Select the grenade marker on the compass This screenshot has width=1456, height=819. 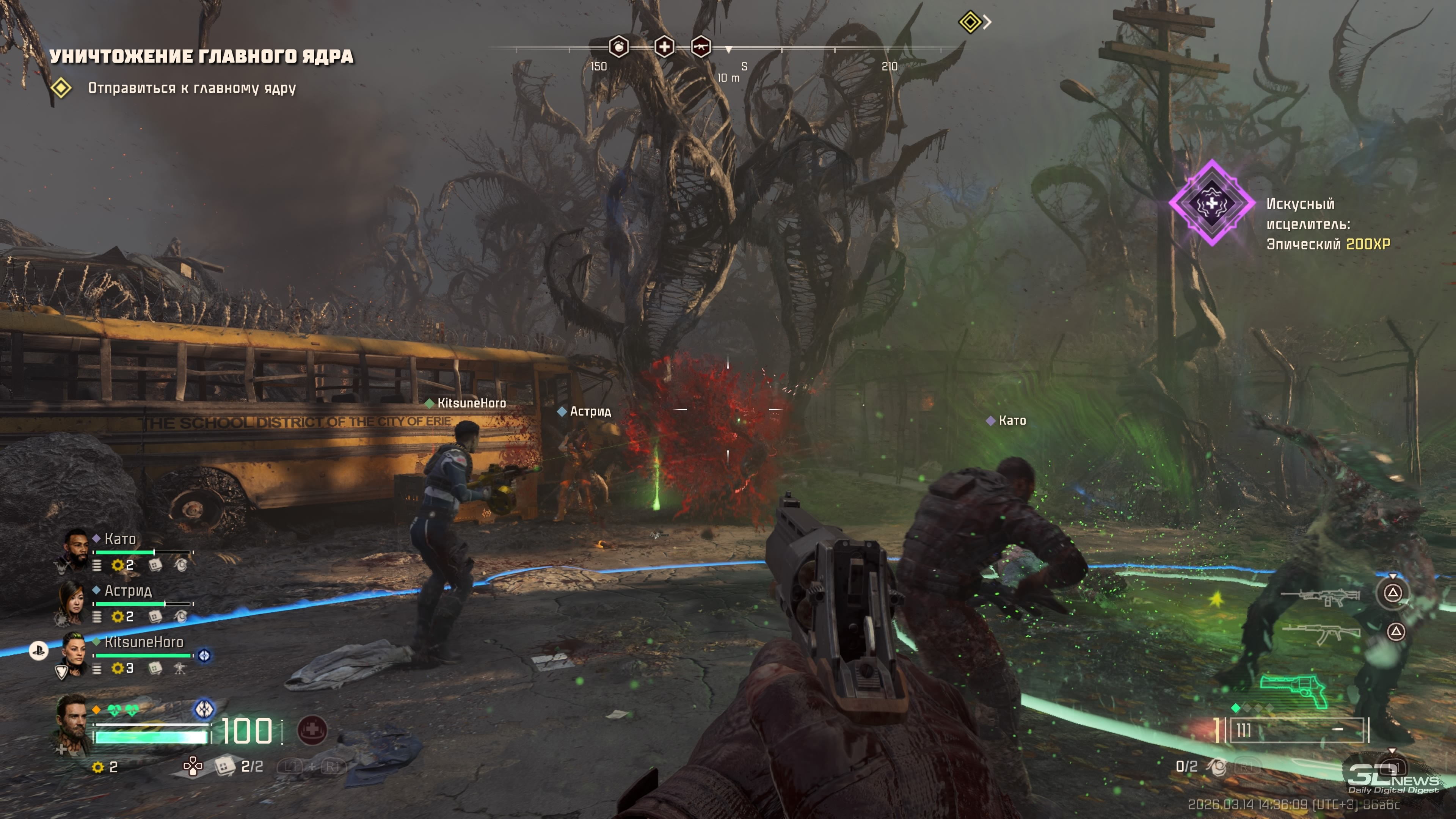tap(618, 46)
